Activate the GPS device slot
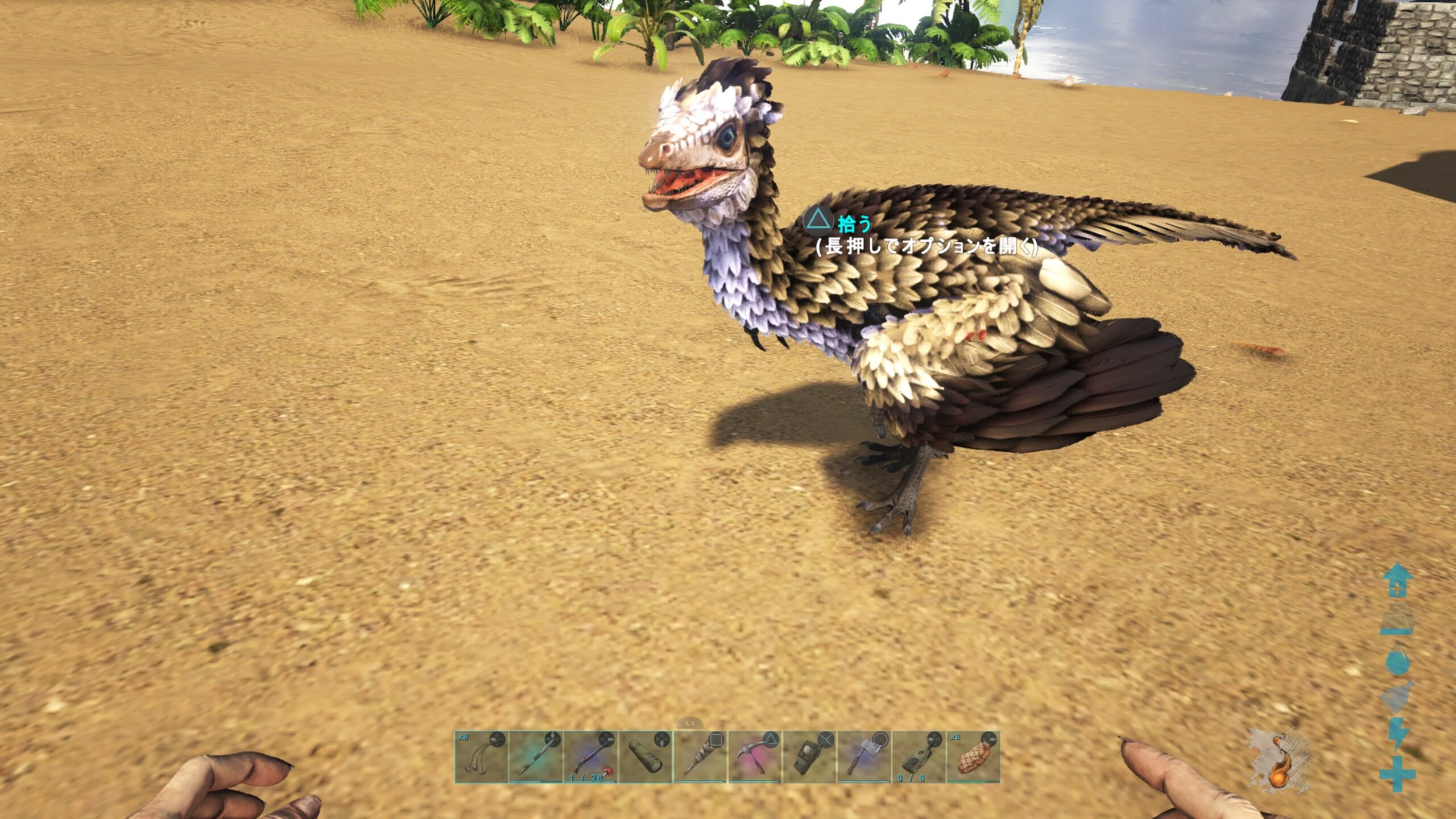This screenshot has height=819, width=1456. tap(810, 757)
